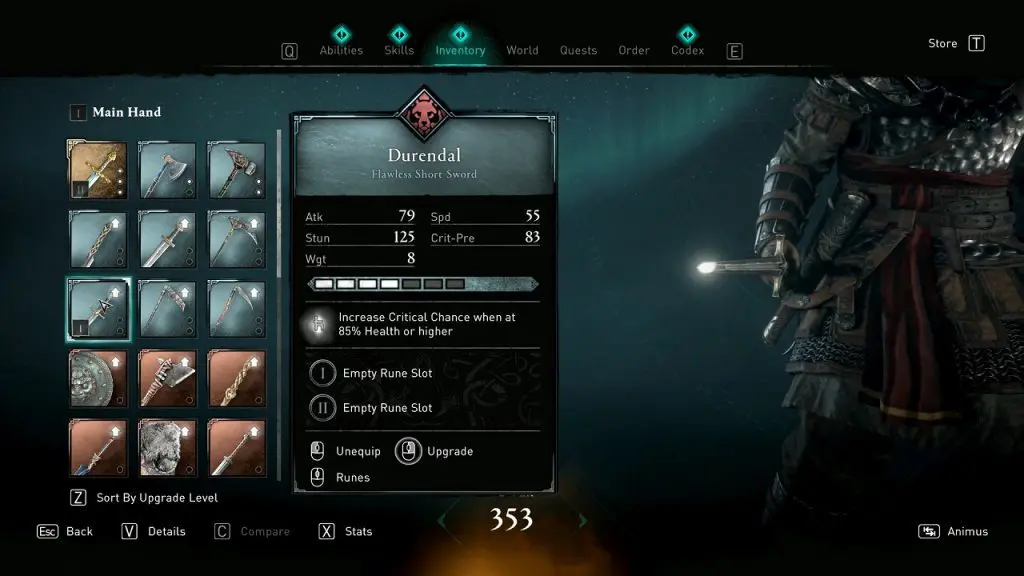Open the Skills tab
The width and height of the screenshot is (1024, 576).
pos(399,50)
